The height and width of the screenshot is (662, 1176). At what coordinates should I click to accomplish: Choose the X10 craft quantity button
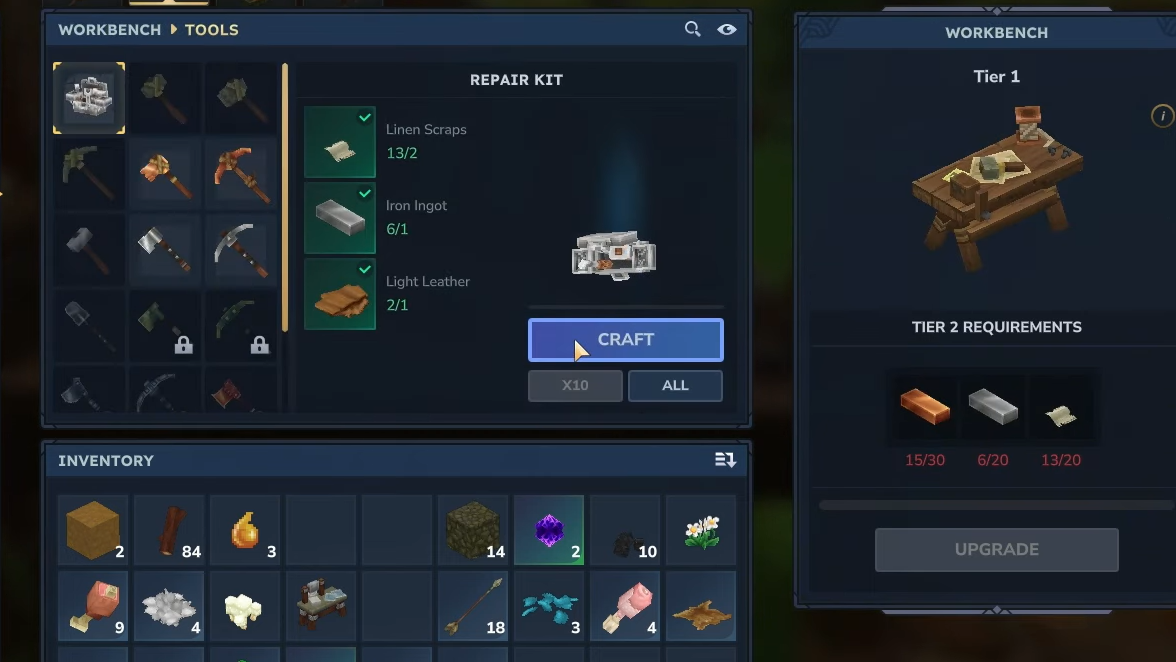click(x=575, y=386)
